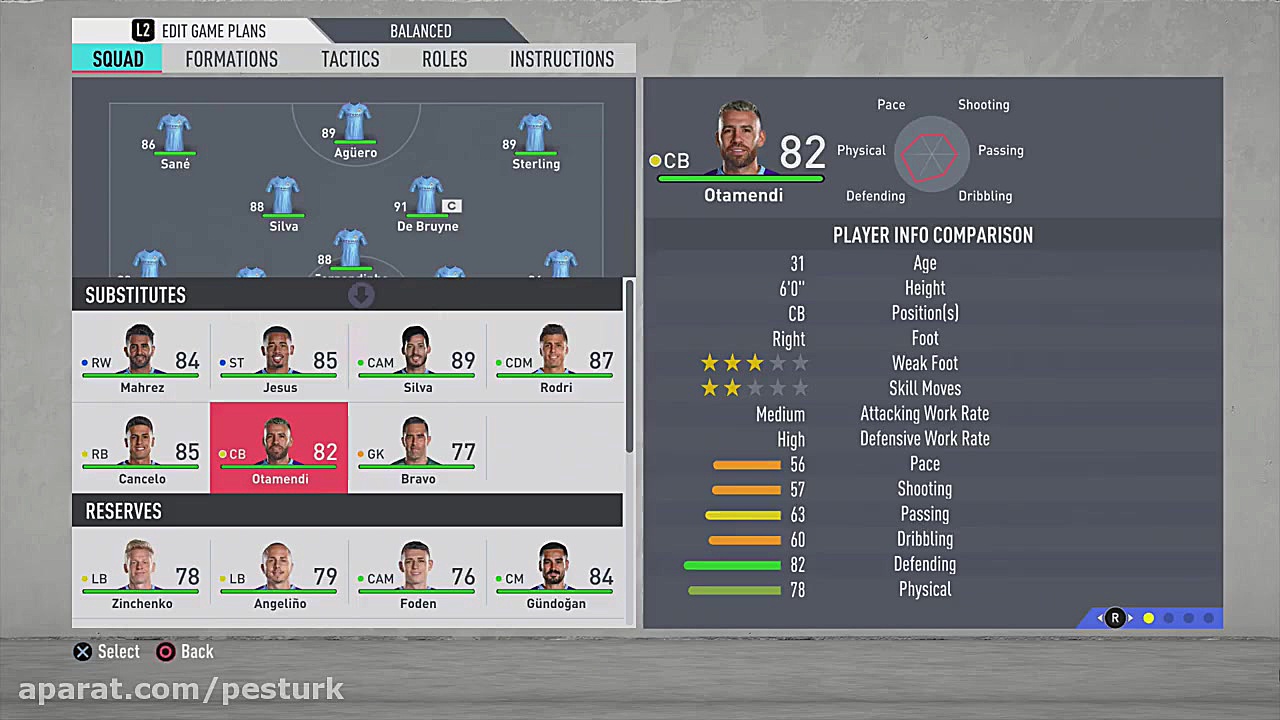This screenshot has height=720, width=1280.
Task: Select the Squad tab
Action: [x=118, y=59]
